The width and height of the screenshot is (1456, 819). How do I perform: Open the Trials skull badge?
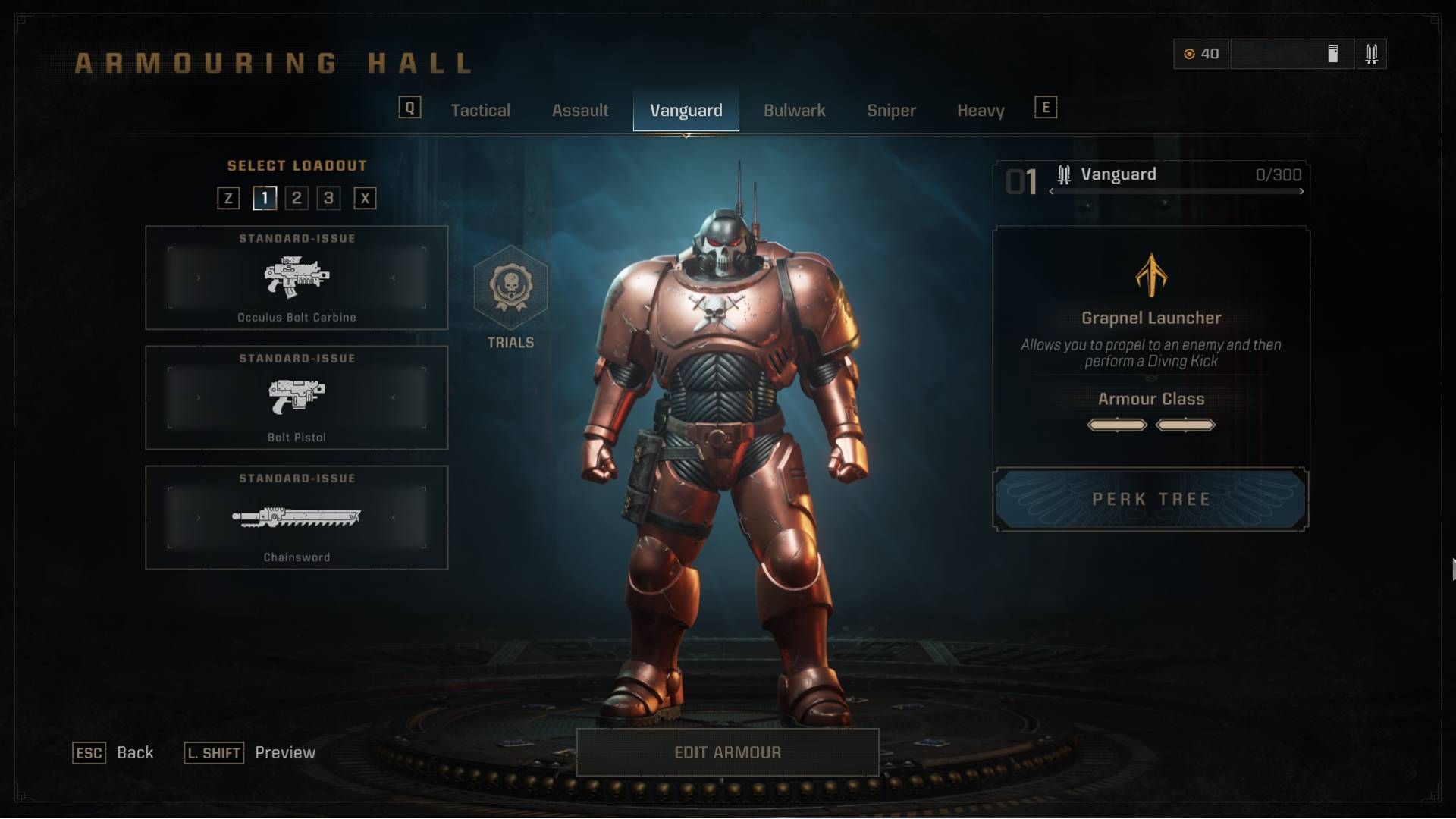510,288
